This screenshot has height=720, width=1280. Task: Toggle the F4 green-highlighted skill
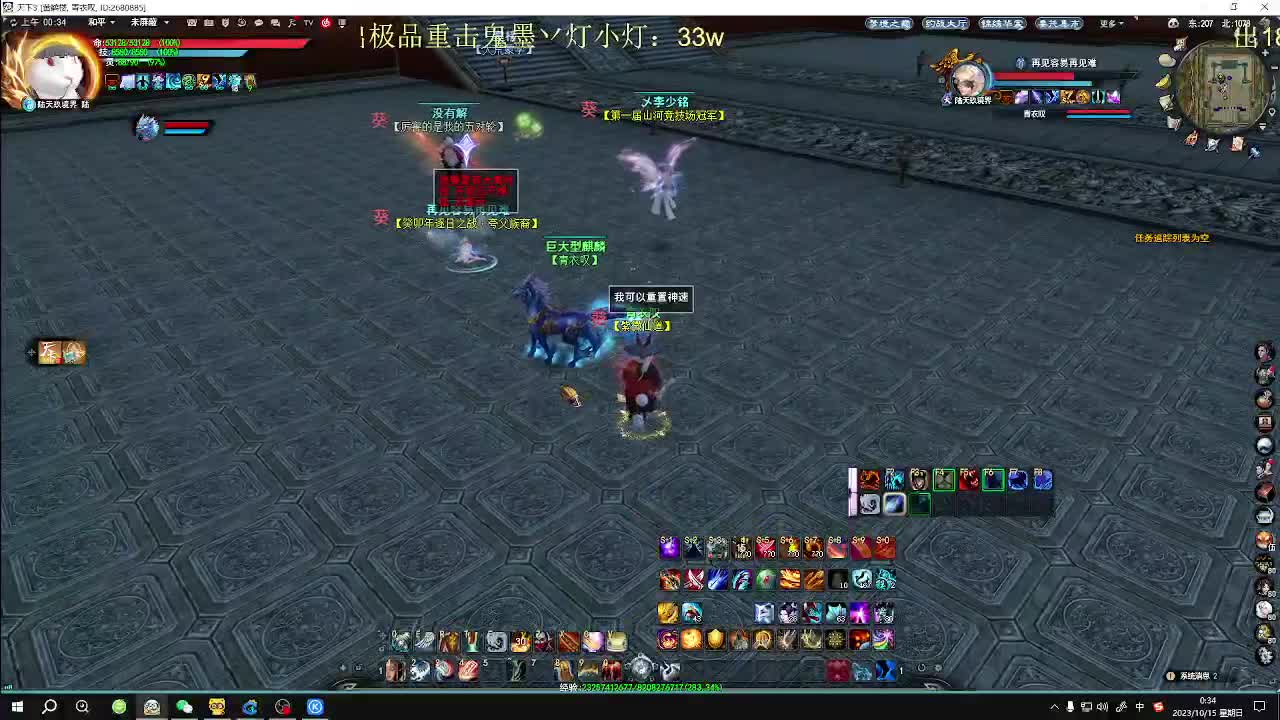[943, 480]
